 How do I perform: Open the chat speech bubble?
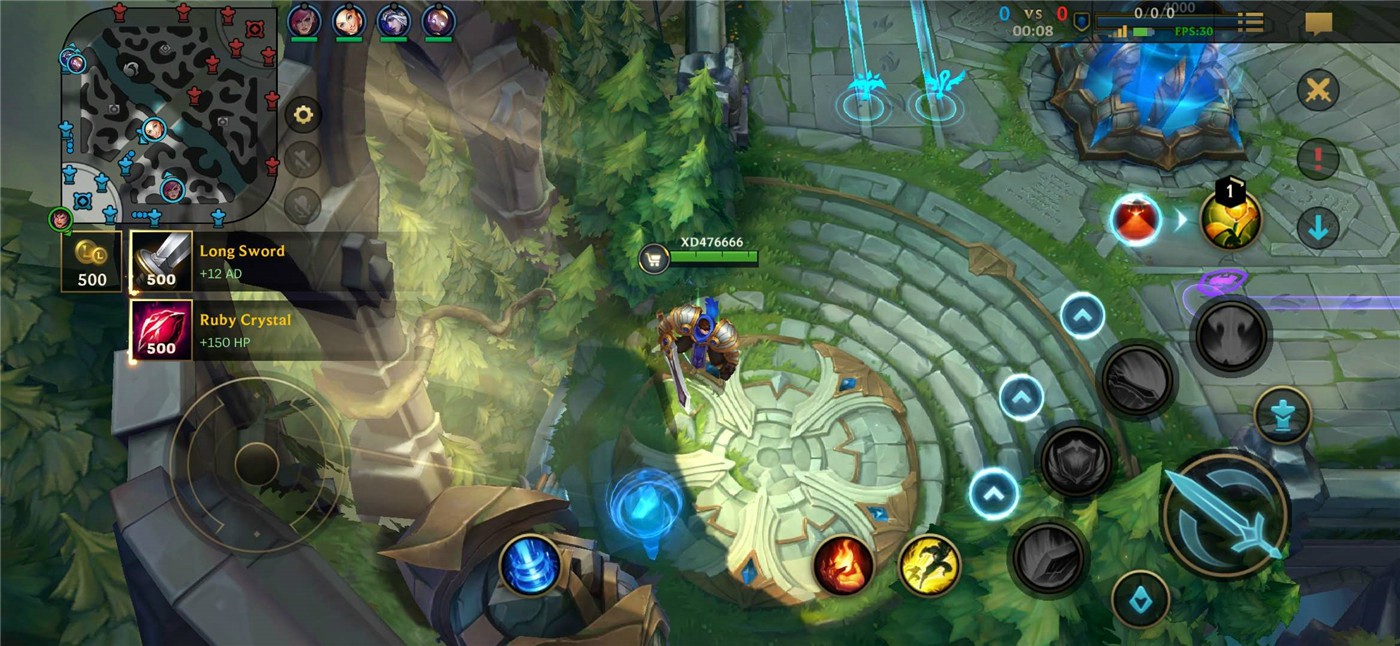tap(1318, 22)
